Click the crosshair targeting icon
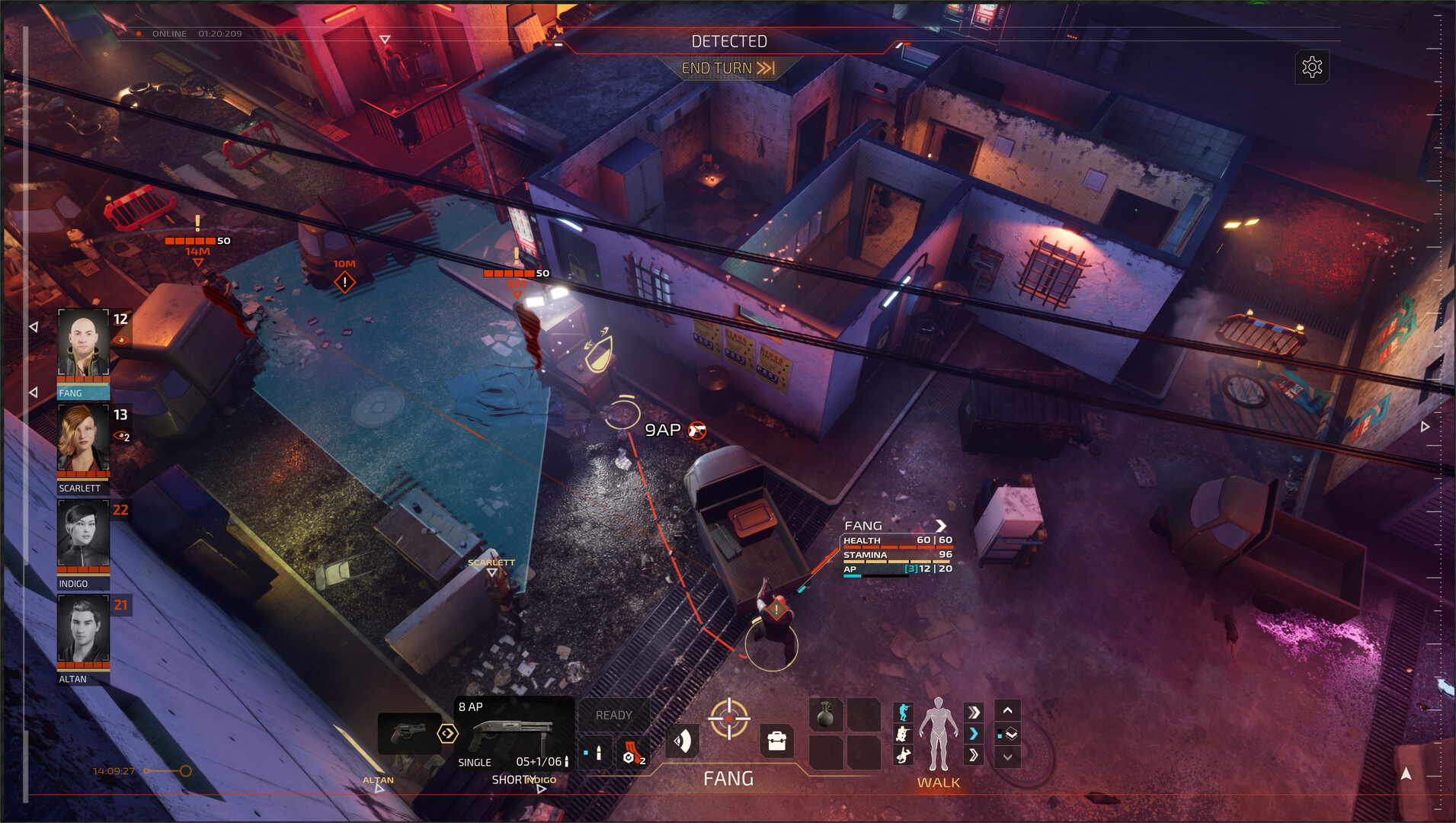The image size is (1456, 823). click(729, 719)
